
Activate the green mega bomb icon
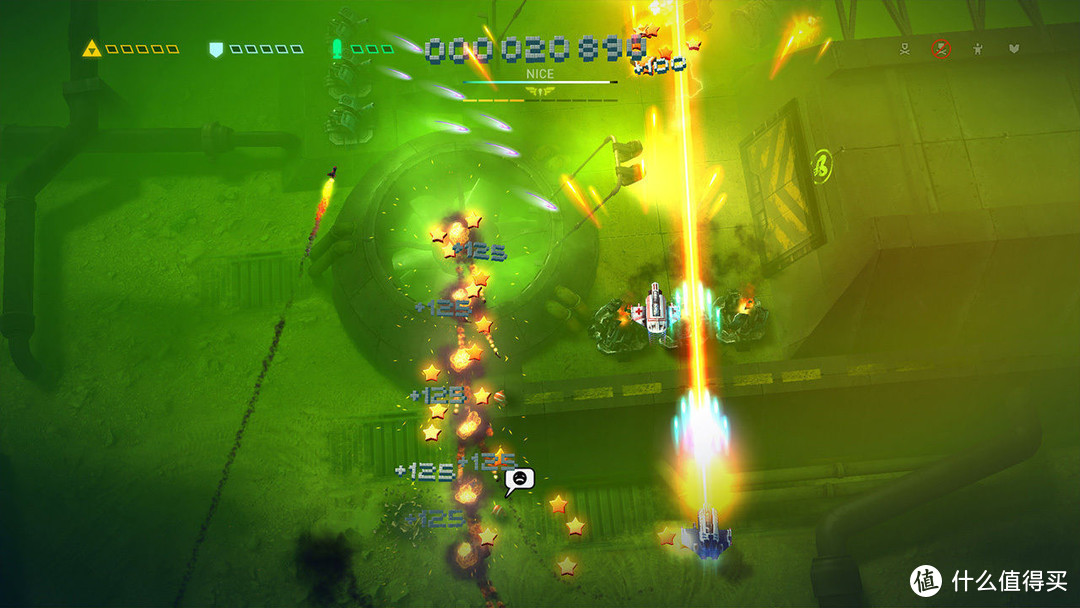click(x=339, y=48)
